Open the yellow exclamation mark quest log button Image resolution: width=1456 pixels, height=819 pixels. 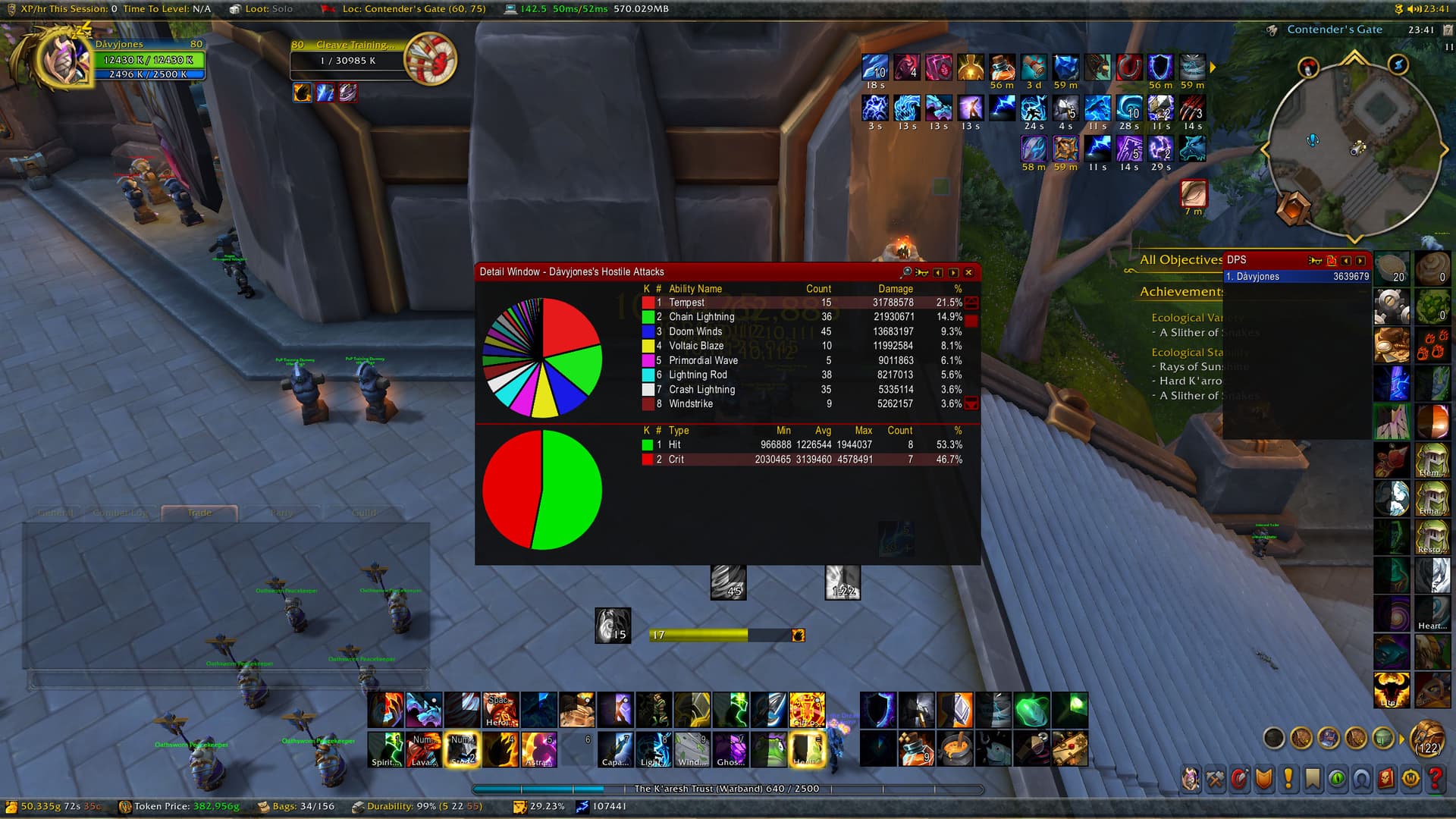1288,779
